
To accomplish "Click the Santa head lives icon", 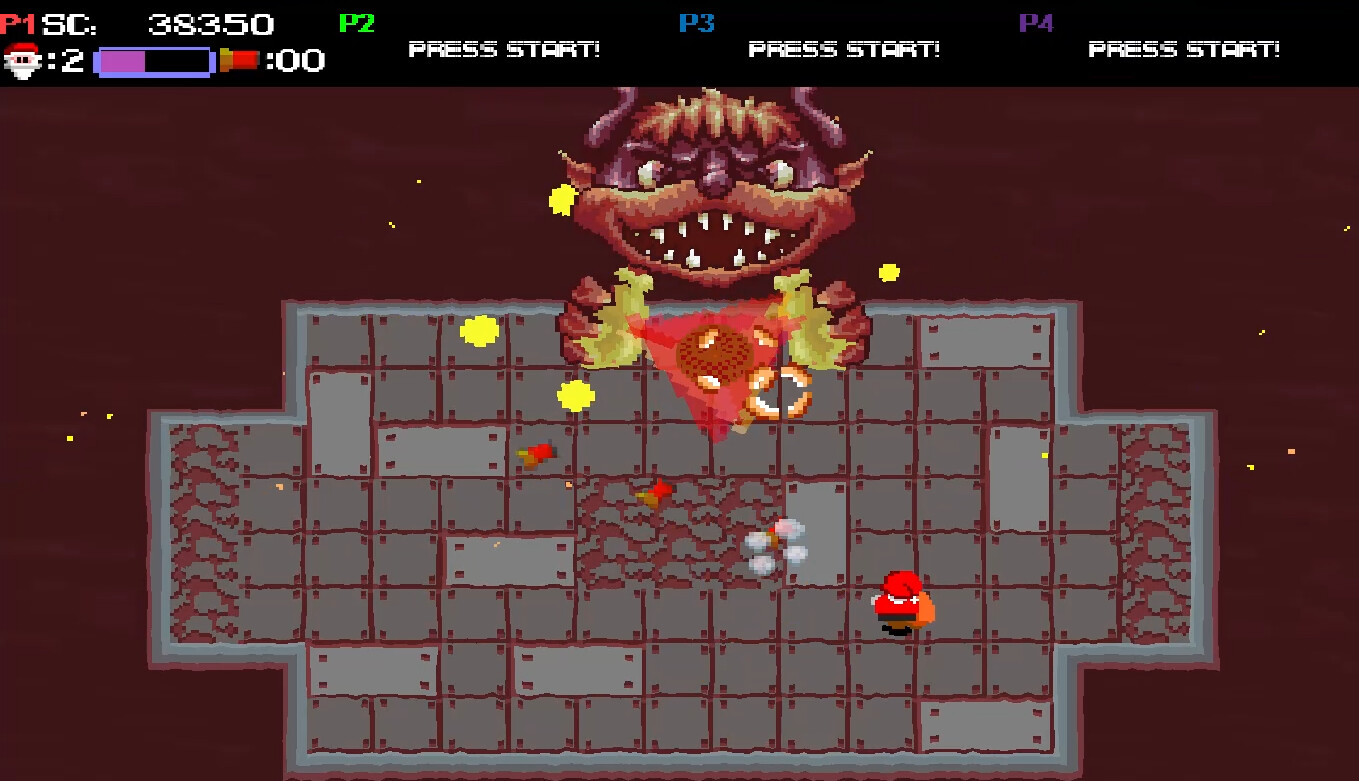I will point(23,60).
